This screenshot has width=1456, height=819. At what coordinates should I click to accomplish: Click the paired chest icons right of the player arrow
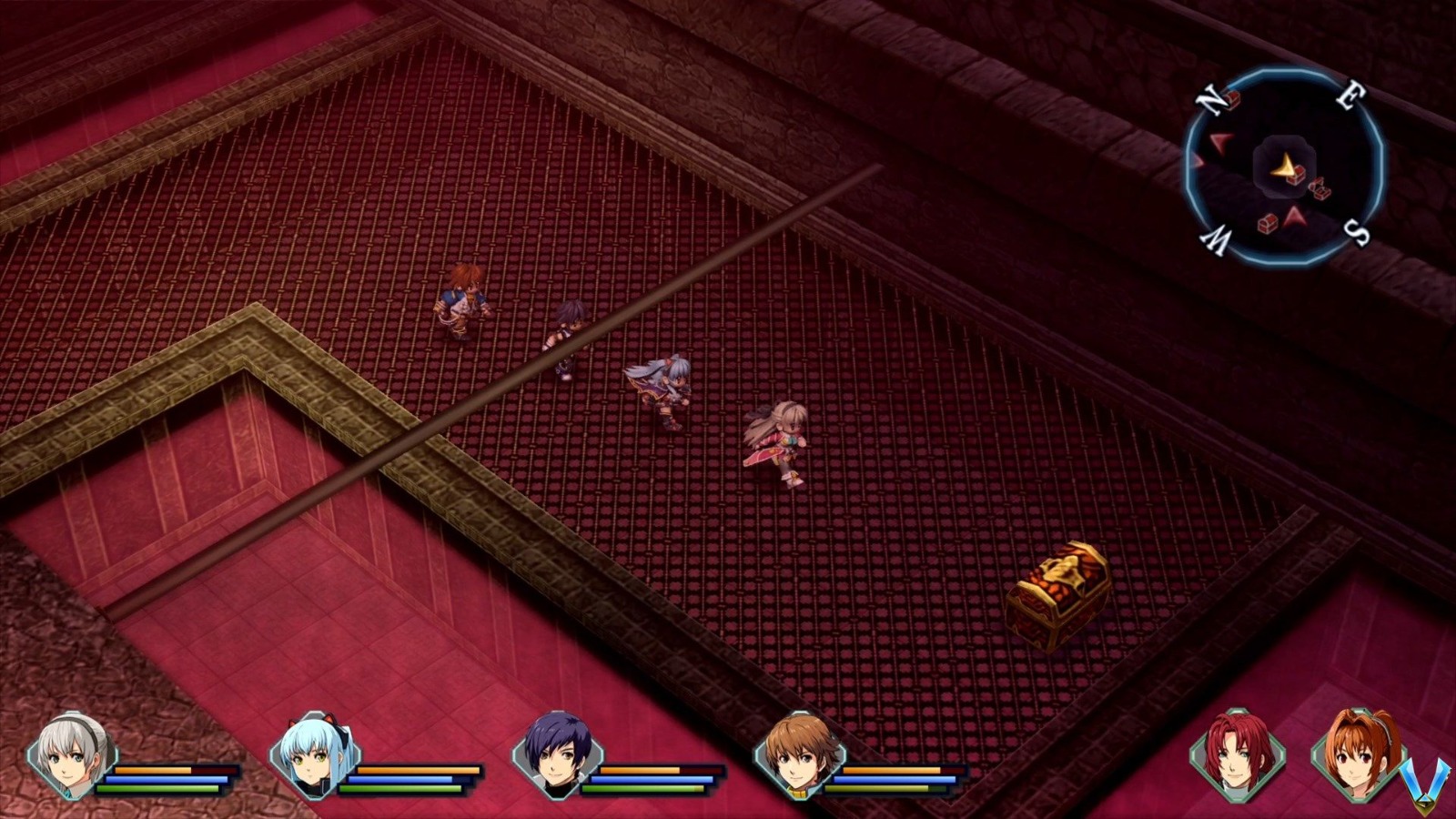[1319, 189]
